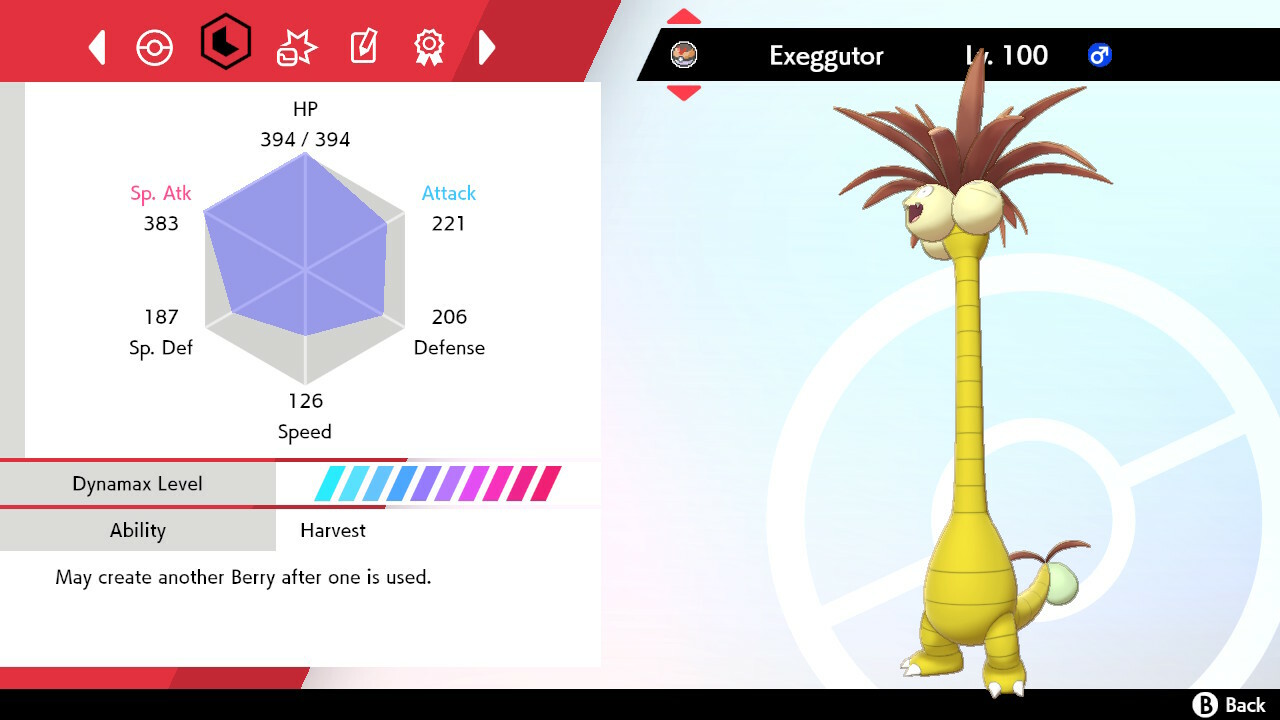View the ribbons award medal icon

coord(429,46)
